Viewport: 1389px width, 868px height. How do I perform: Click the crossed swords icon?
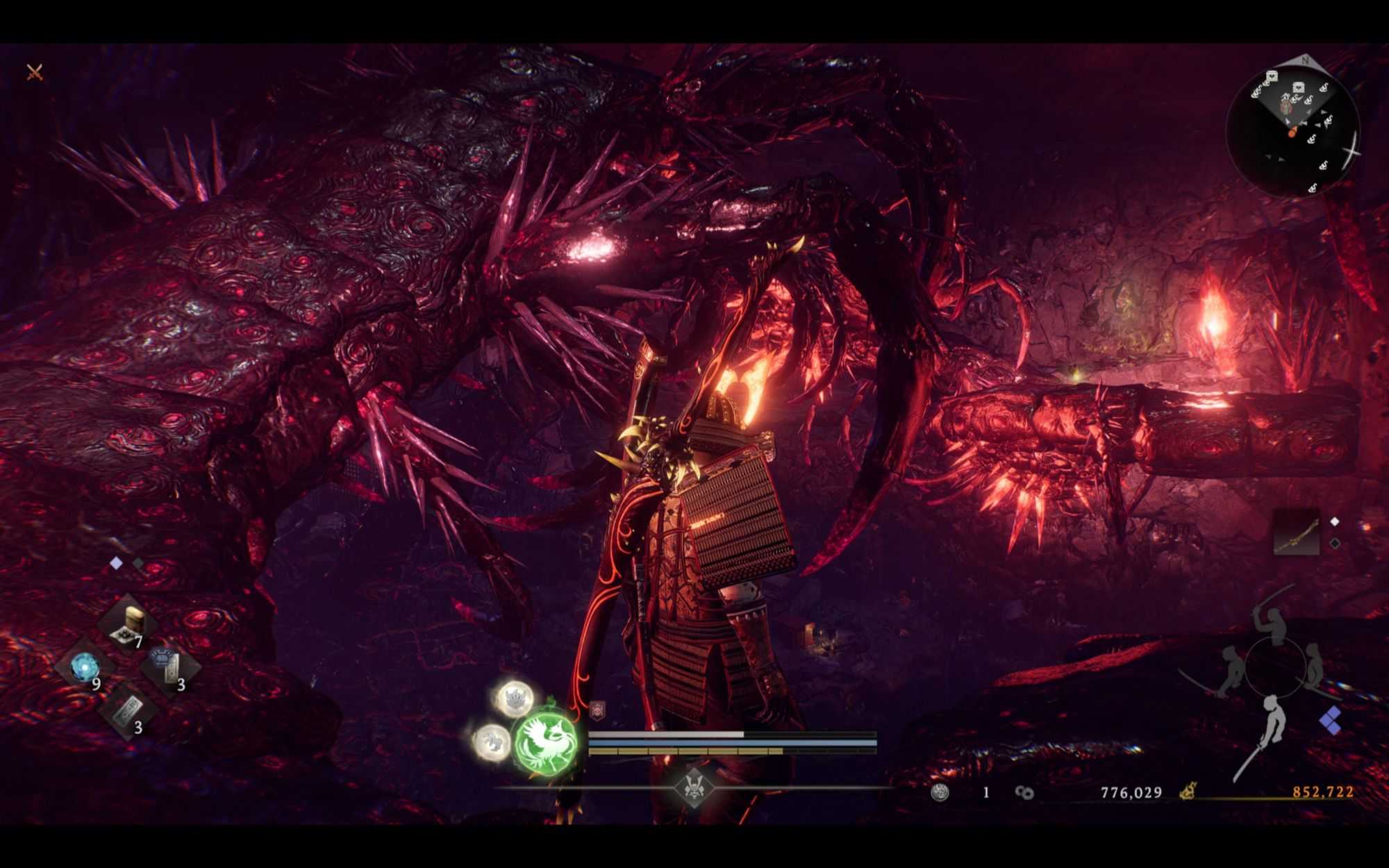pos(35,72)
